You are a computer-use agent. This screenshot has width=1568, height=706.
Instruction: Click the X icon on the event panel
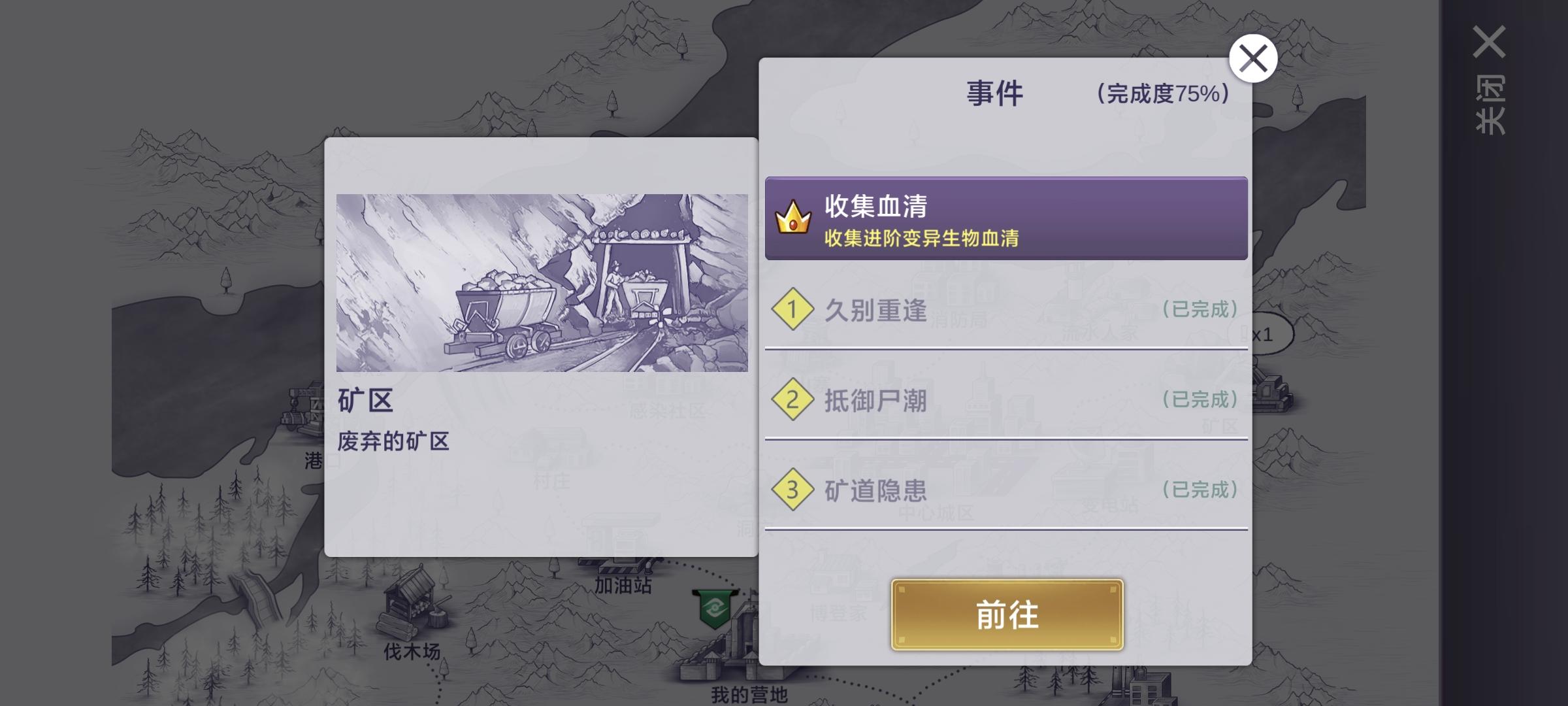(1253, 58)
